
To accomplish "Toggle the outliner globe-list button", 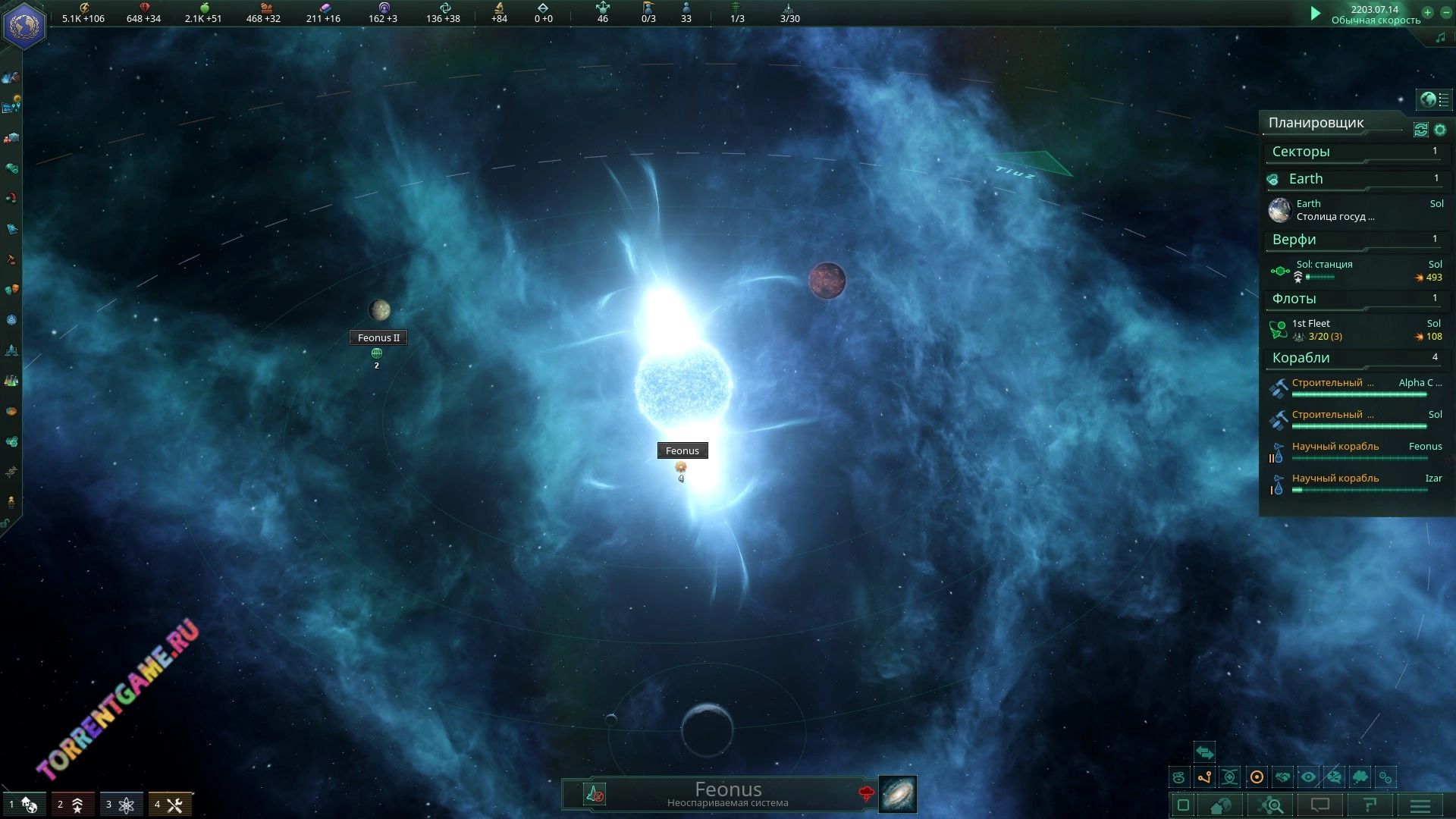I will coord(1434,99).
